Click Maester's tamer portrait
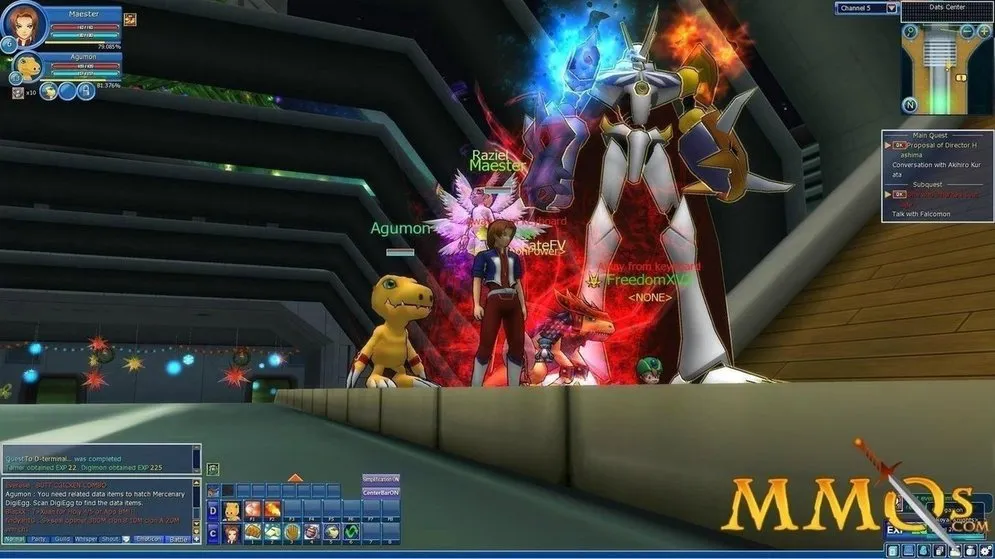This screenshot has width=995, height=559. pyautogui.click(x=25, y=26)
